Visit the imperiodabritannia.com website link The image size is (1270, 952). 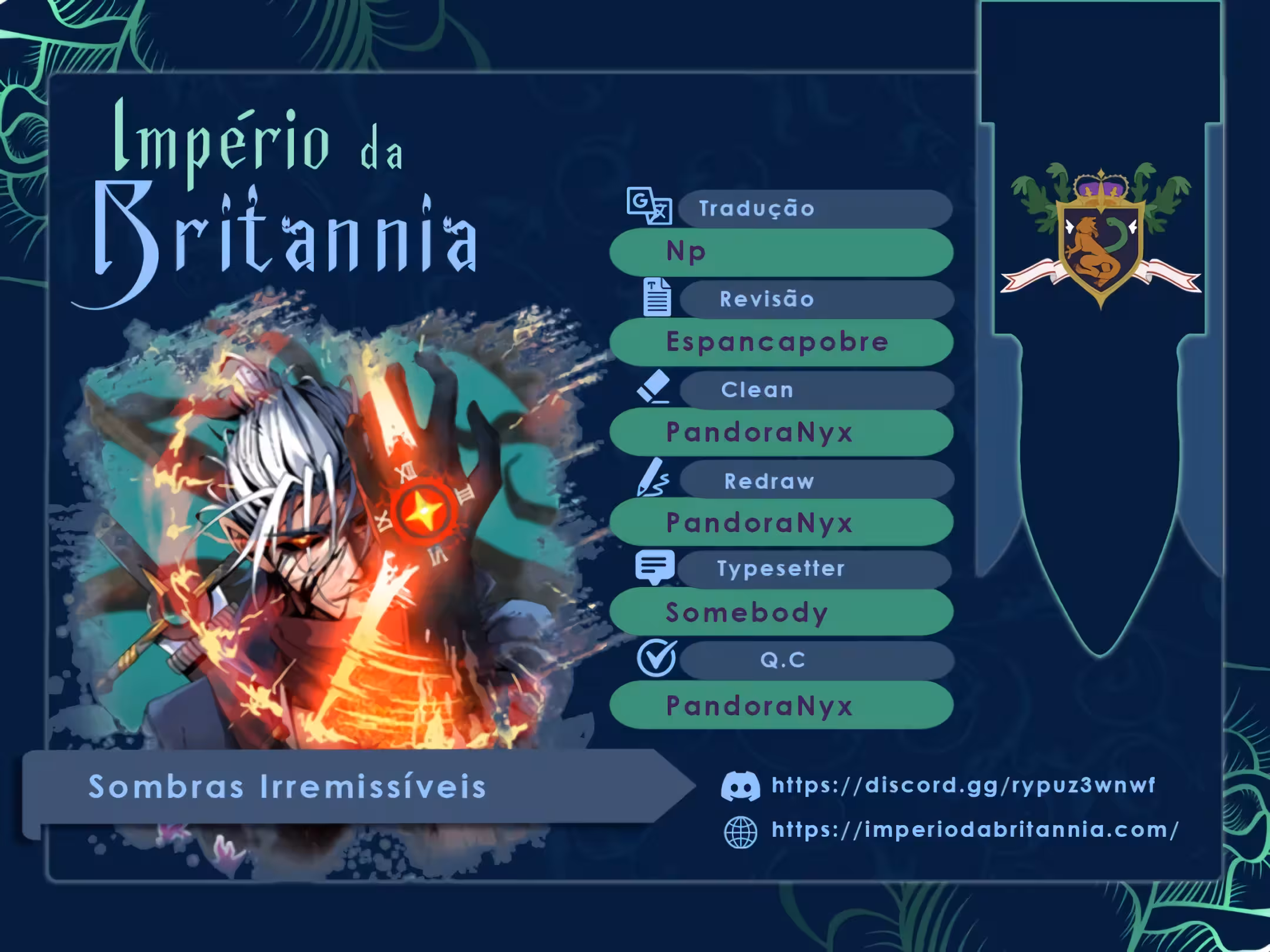975,830
